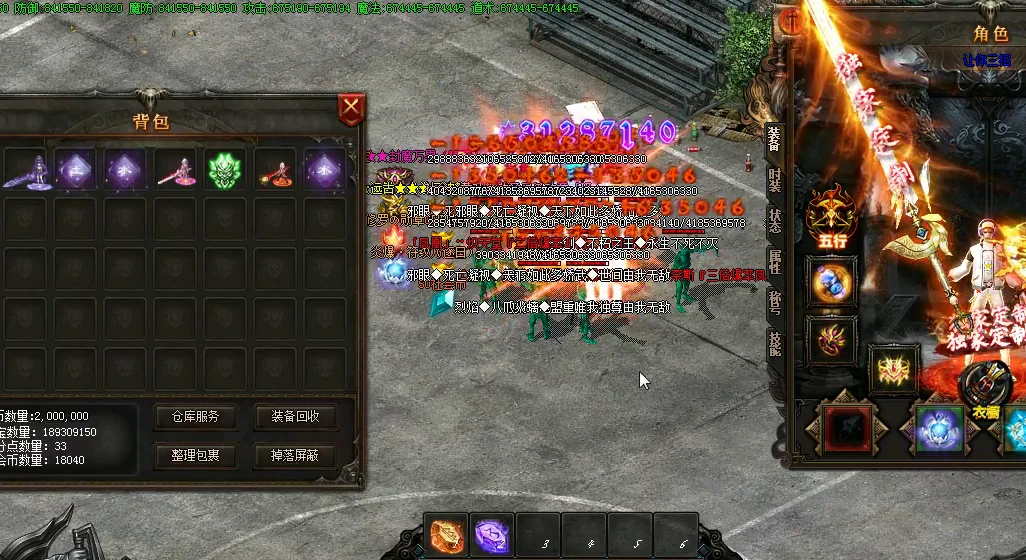Viewport: 1026px width, 560px height.
Task: Close the 背包 inventory window
Action: 350,109
